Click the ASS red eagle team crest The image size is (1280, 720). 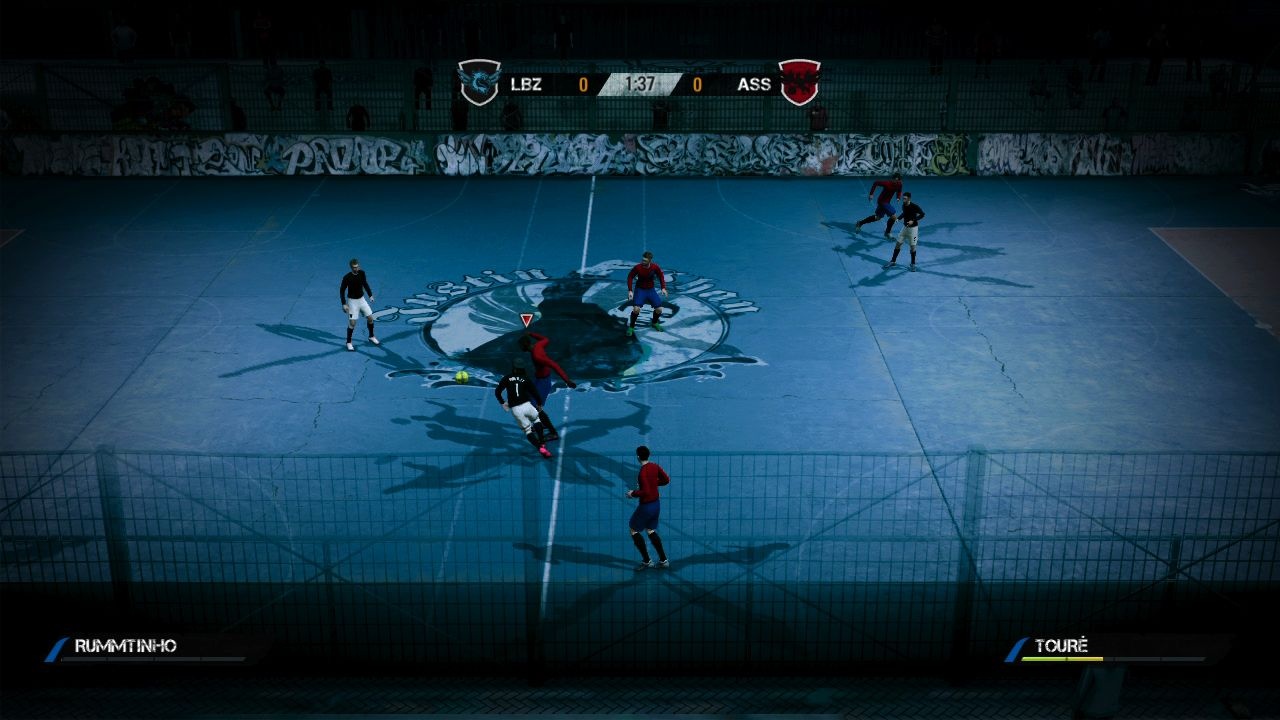click(x=797, y=85)
